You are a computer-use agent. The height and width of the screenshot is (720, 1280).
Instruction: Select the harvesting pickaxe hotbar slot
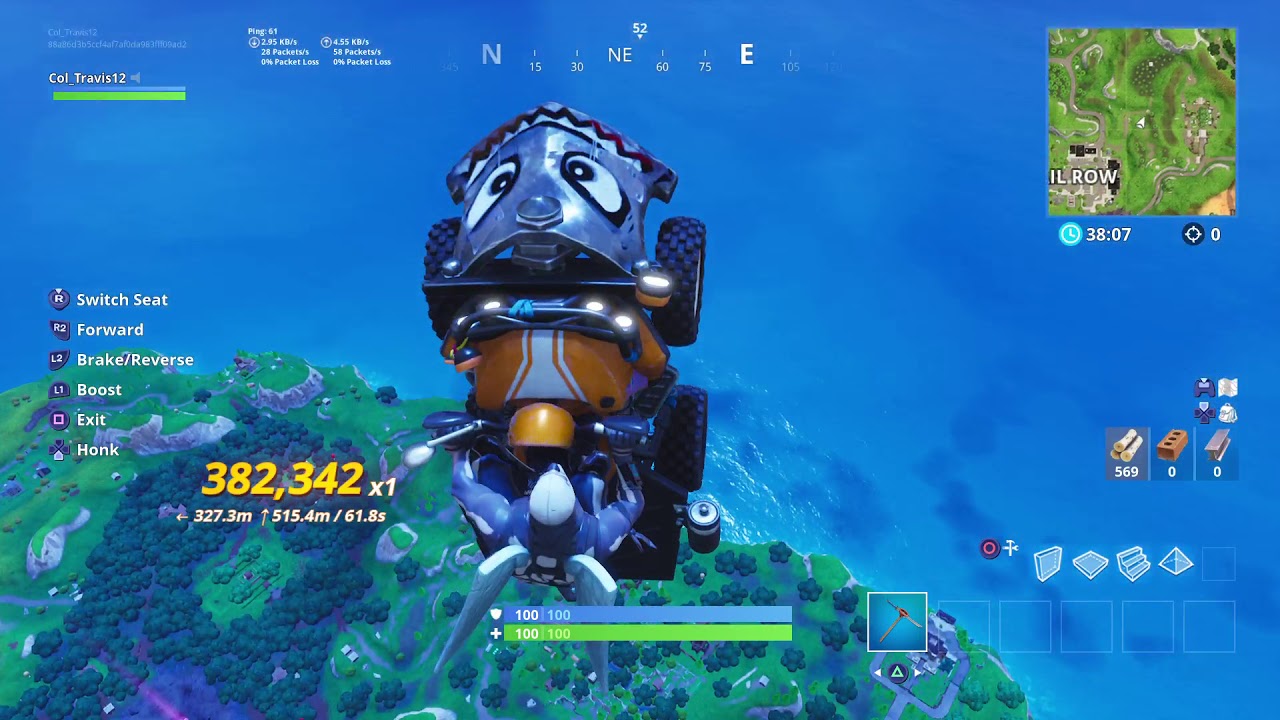897,620
